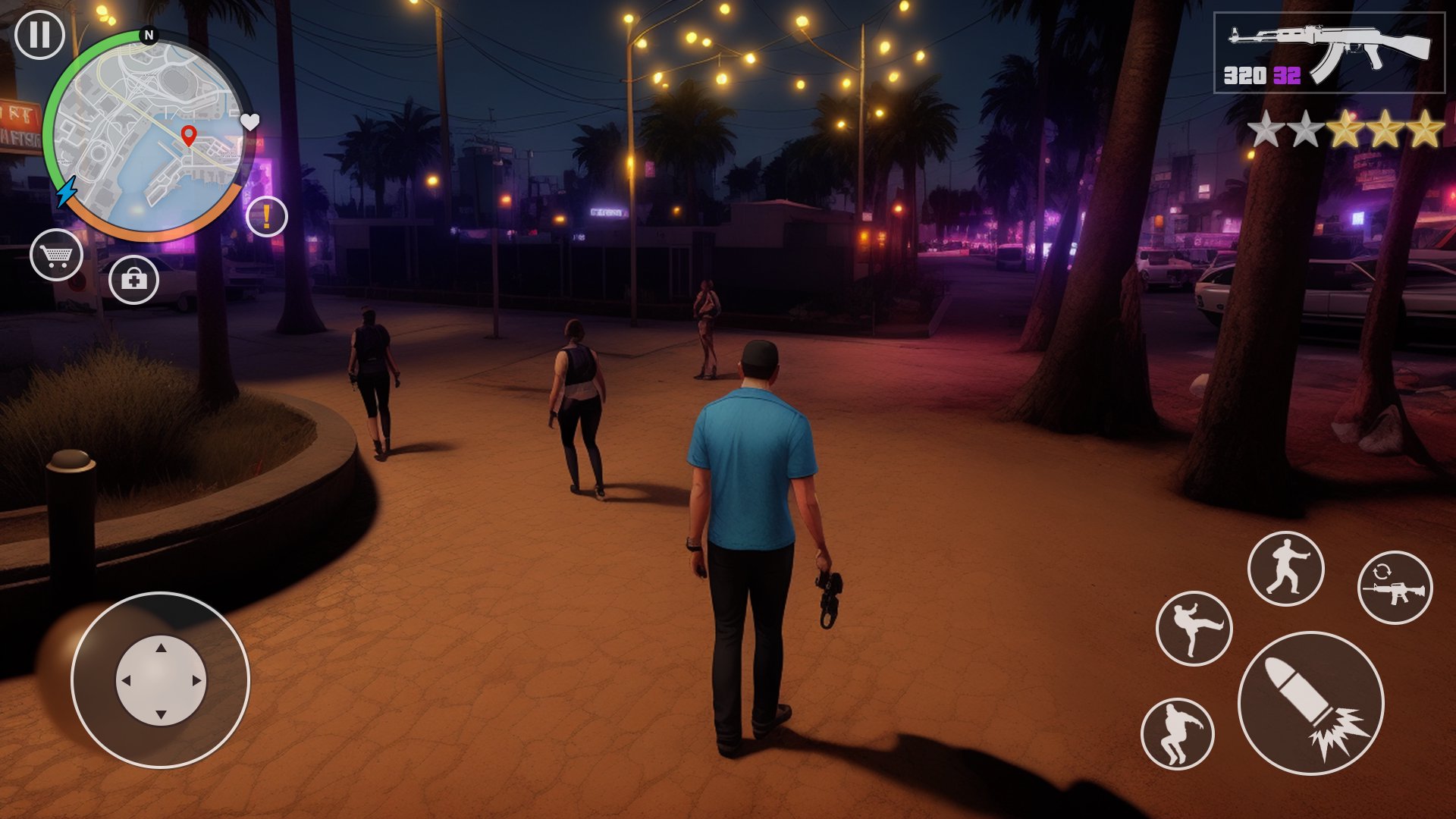Activate the crouch figure button
Viewport: 1456px width, 819px height.
point(1177,733)
